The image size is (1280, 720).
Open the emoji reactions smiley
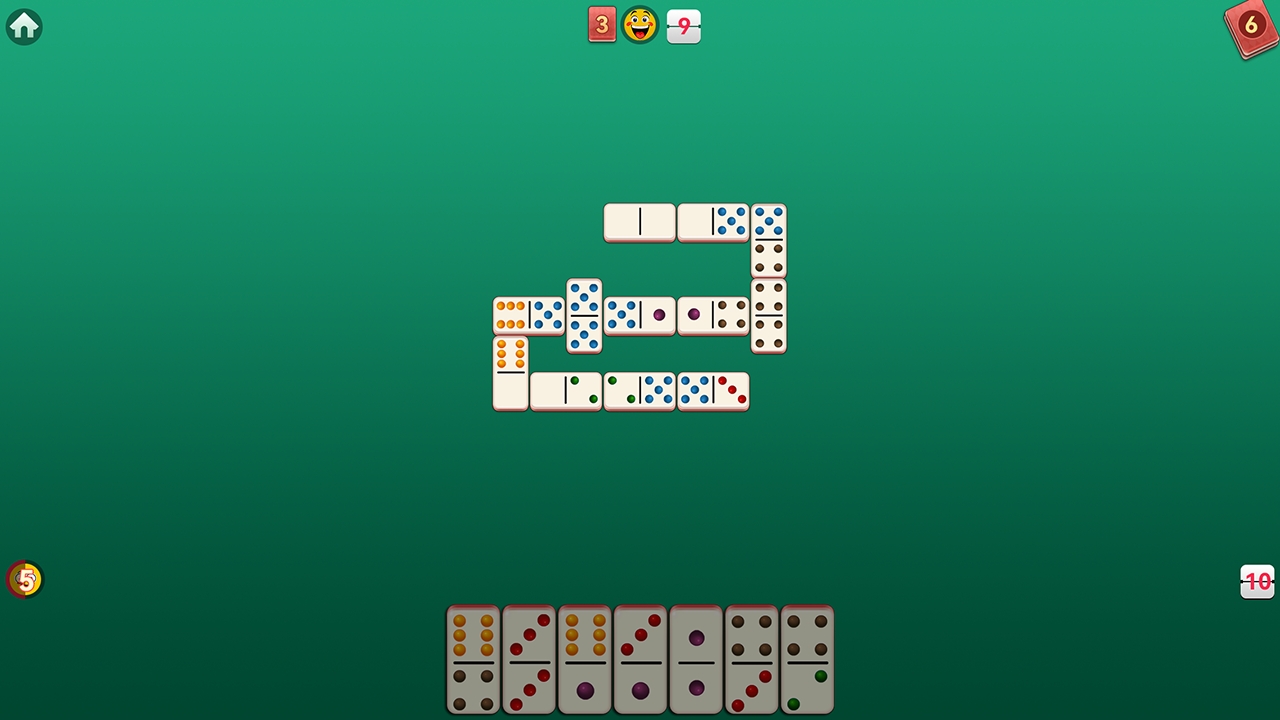click(x=640, y=25)
